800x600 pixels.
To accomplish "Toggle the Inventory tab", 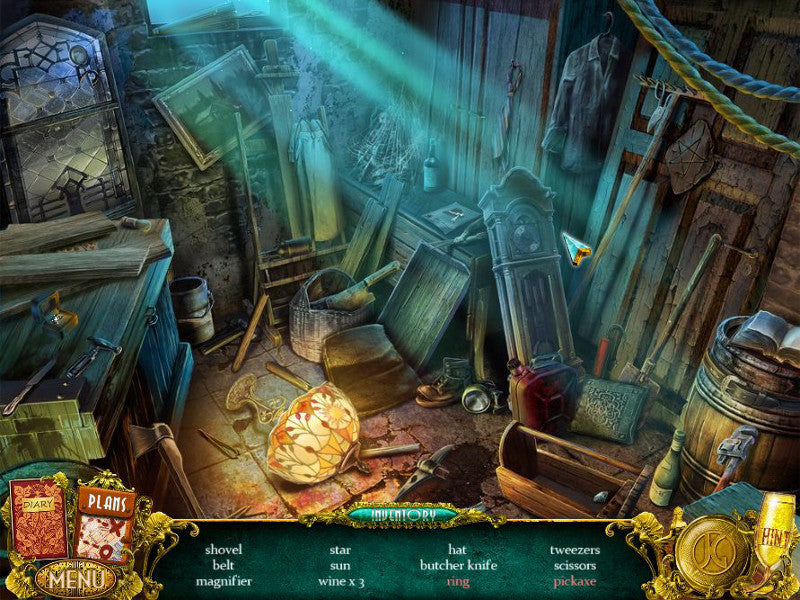I will point(401,515).
